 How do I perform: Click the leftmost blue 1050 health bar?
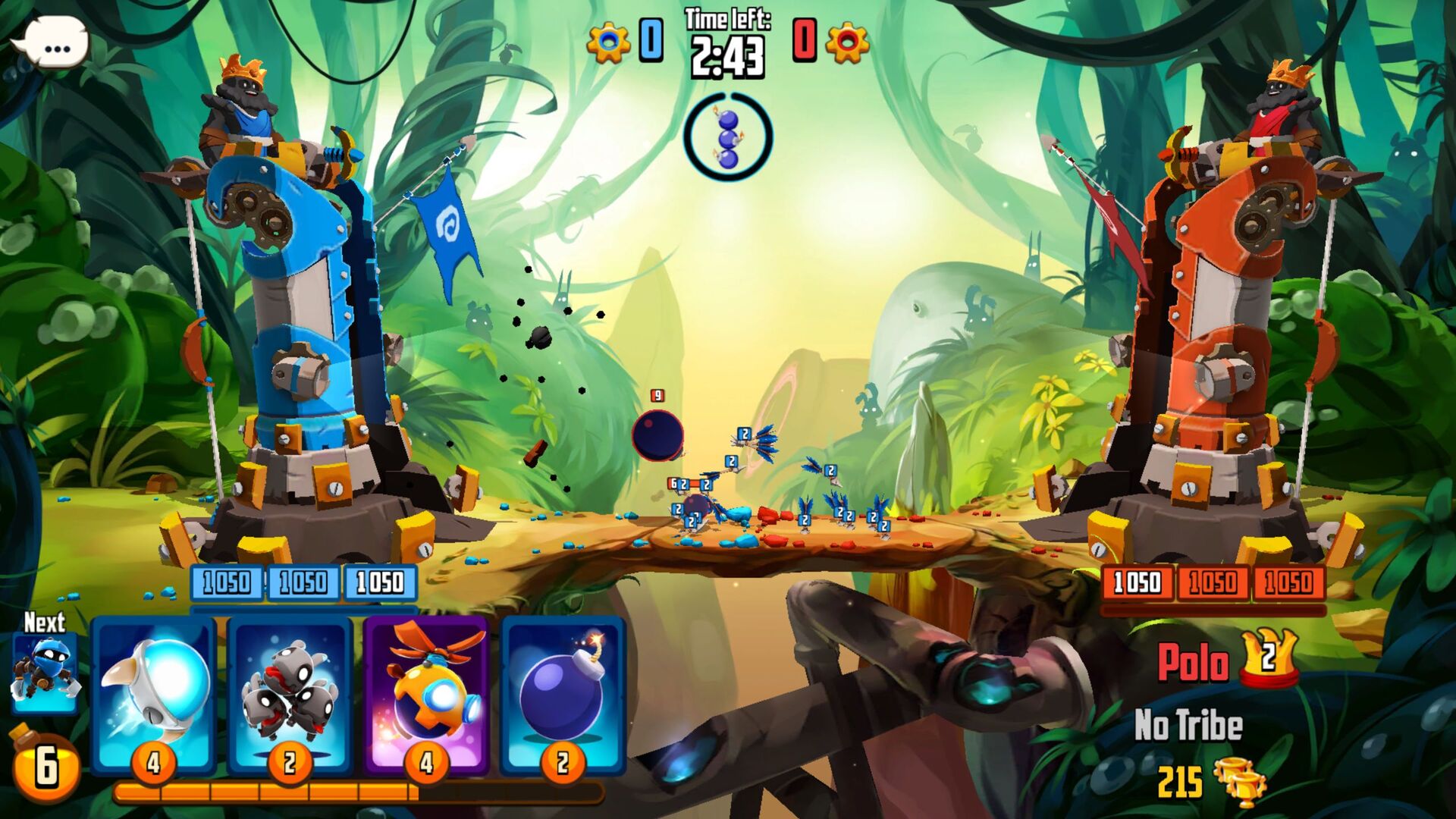pos(227,584)
